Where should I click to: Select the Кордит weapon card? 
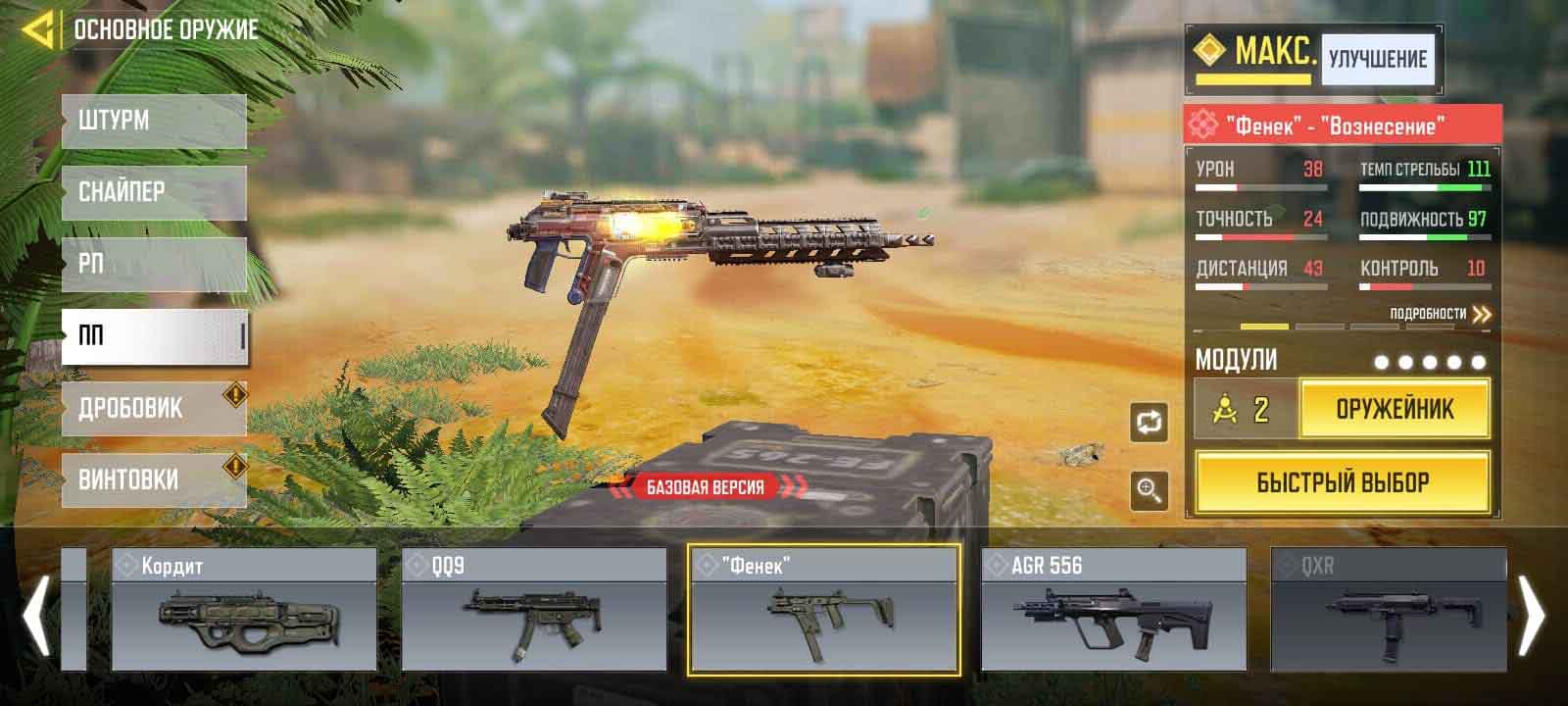point(244,609)
